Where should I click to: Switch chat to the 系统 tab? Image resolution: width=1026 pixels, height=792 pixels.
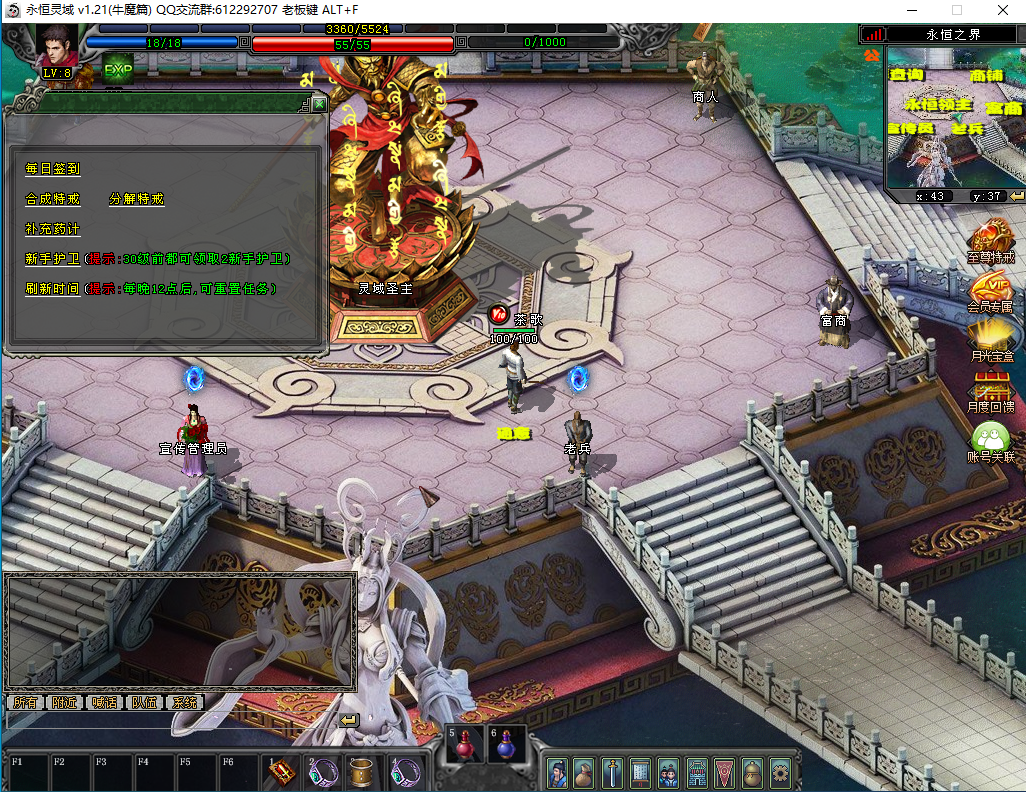click(185, 703)
